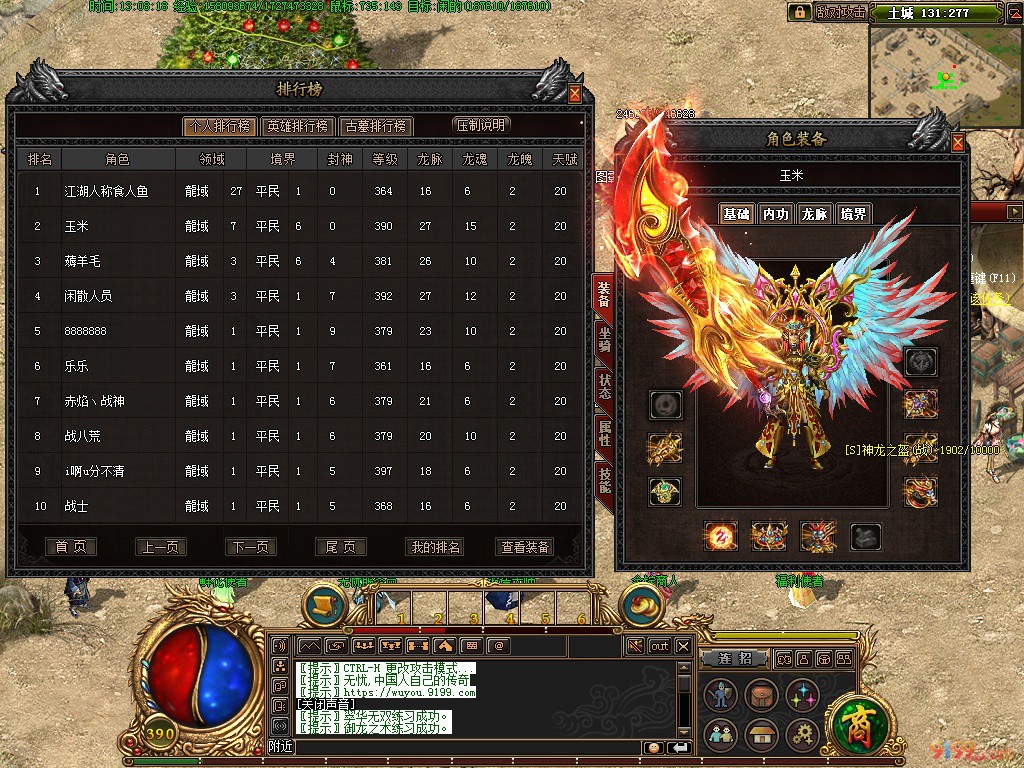
Task: Open the 古墓排行榜 tab
Action: [x=375, y=126]
